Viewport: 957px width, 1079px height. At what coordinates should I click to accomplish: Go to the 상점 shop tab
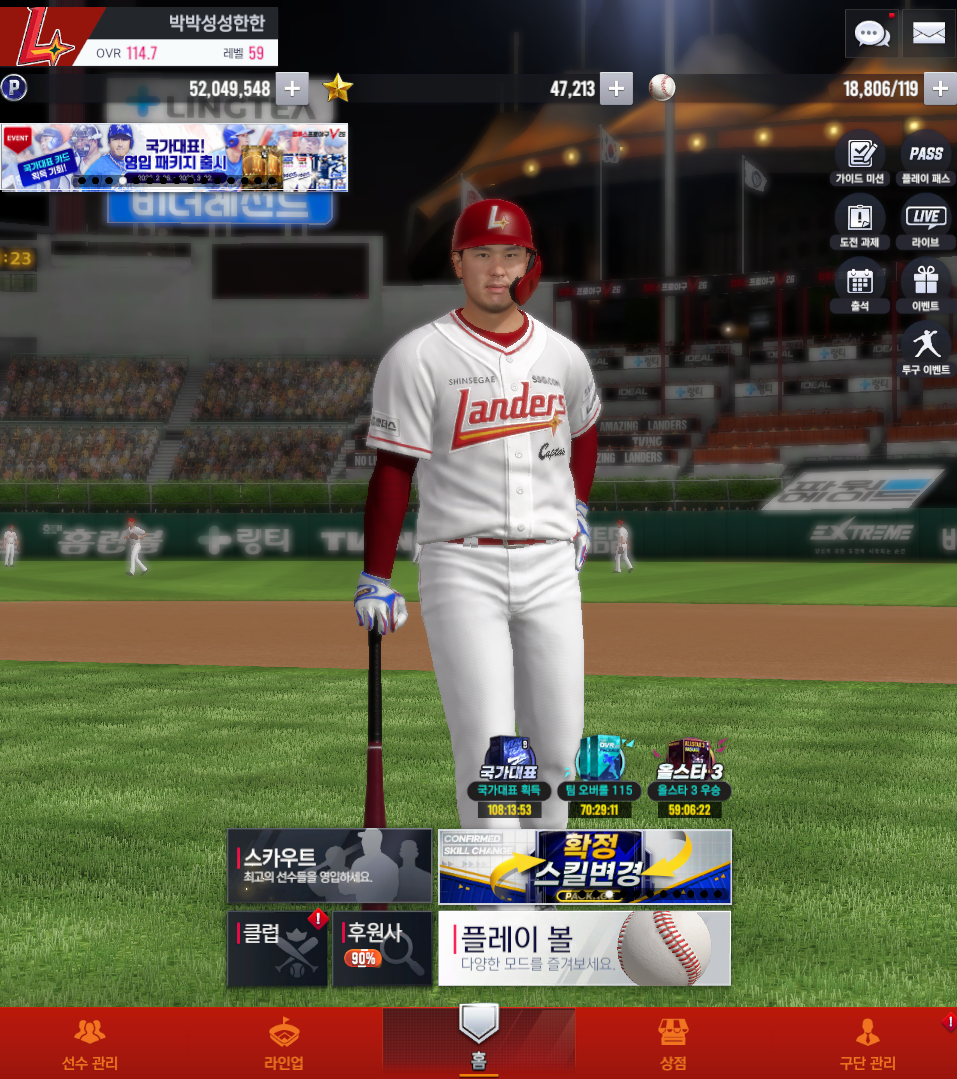click(x=673, y=1044)
